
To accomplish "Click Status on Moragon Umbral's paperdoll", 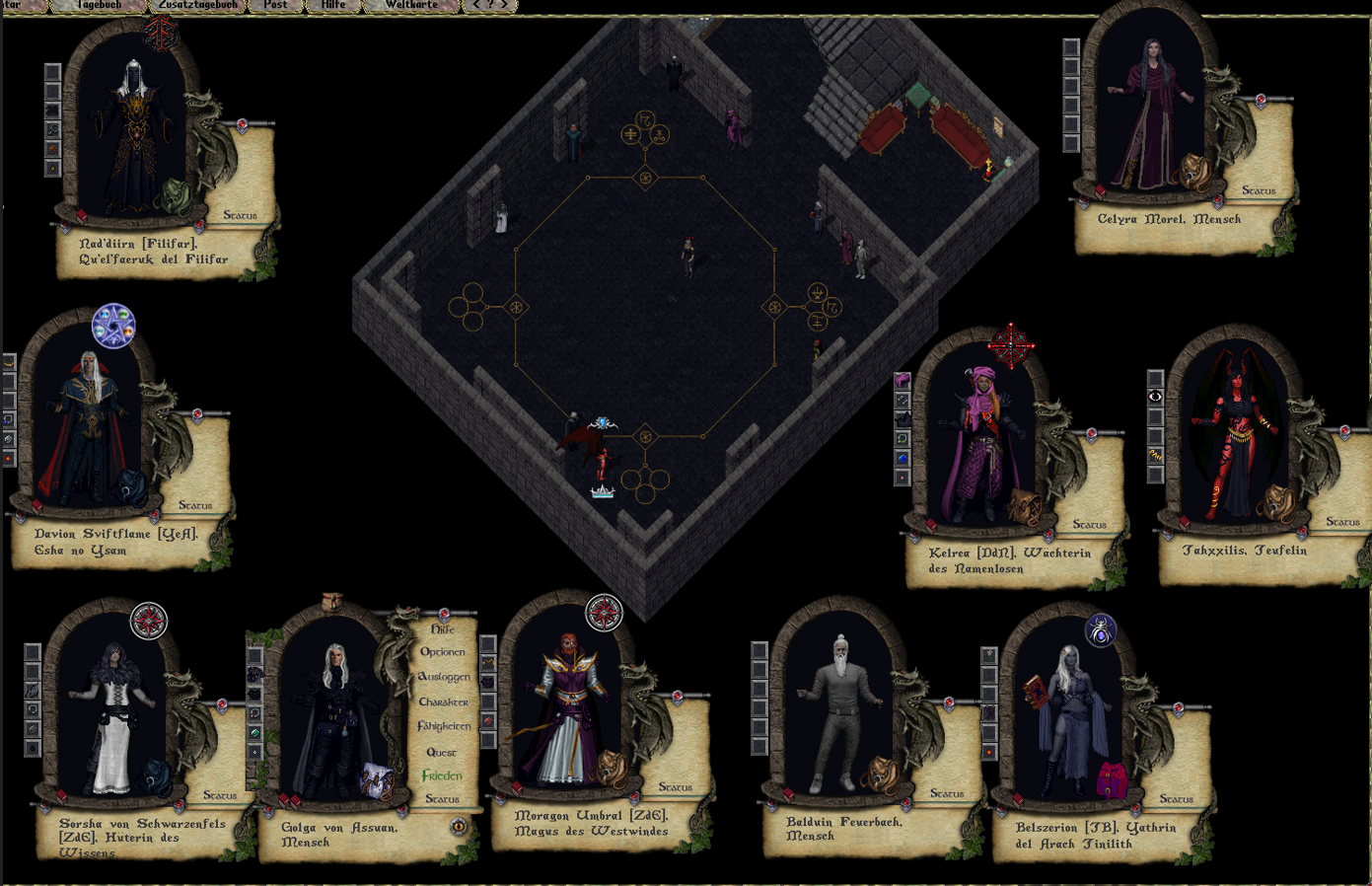I will tap(676, 787).
